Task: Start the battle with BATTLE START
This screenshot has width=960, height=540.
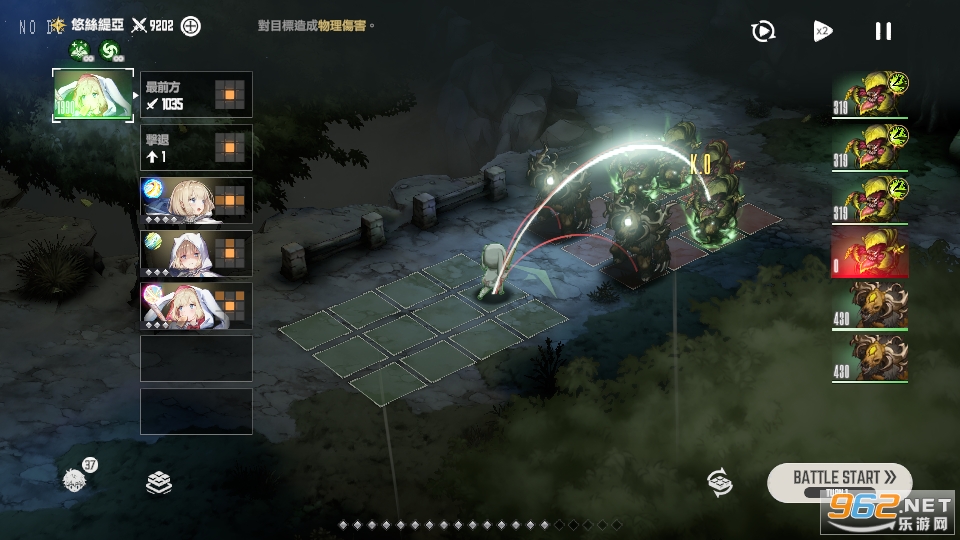Action: [839, 477]
